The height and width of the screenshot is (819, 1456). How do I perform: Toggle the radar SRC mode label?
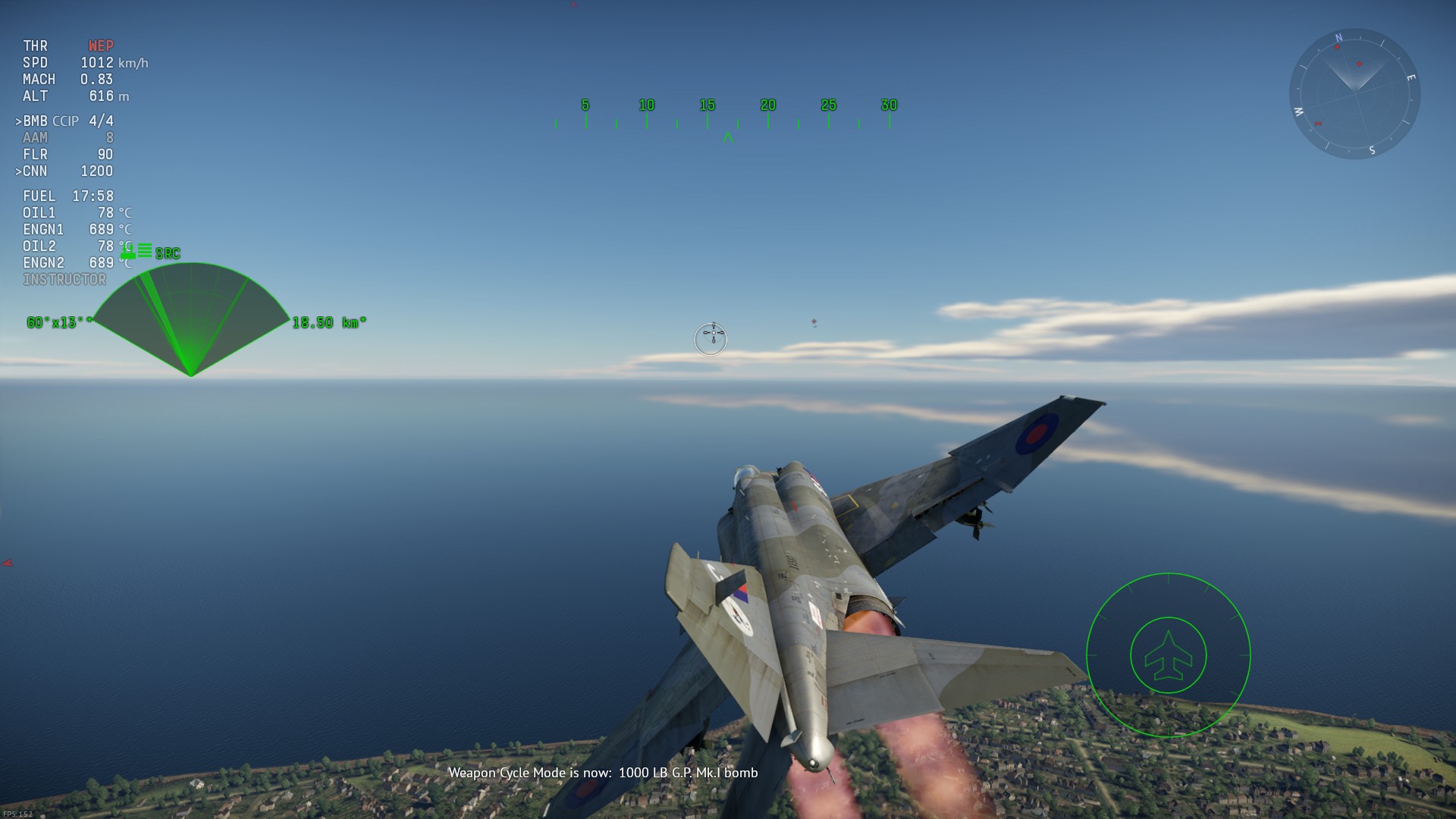(x=168, y=253)
